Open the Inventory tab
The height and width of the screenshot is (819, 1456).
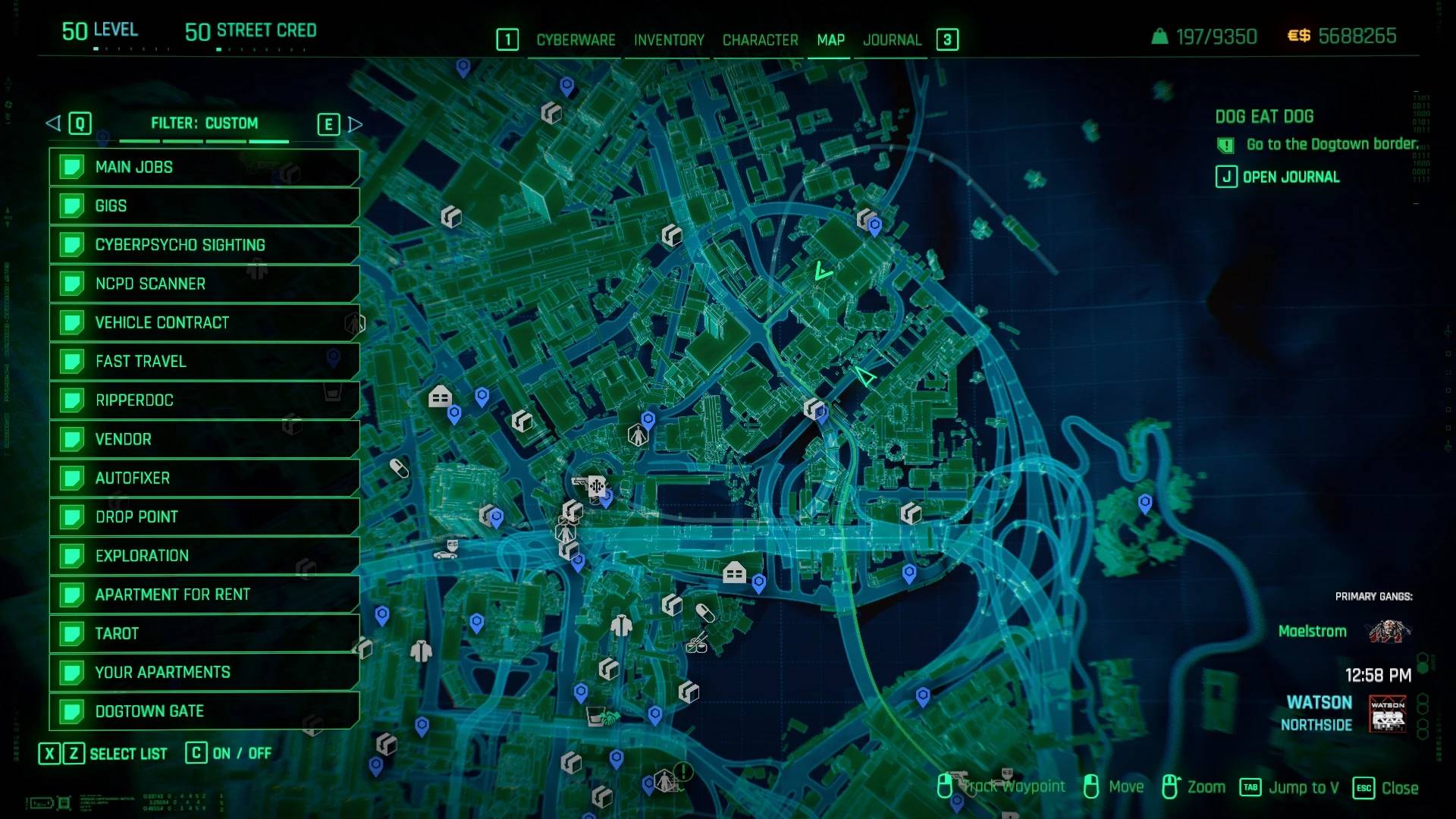click(669, 40)
